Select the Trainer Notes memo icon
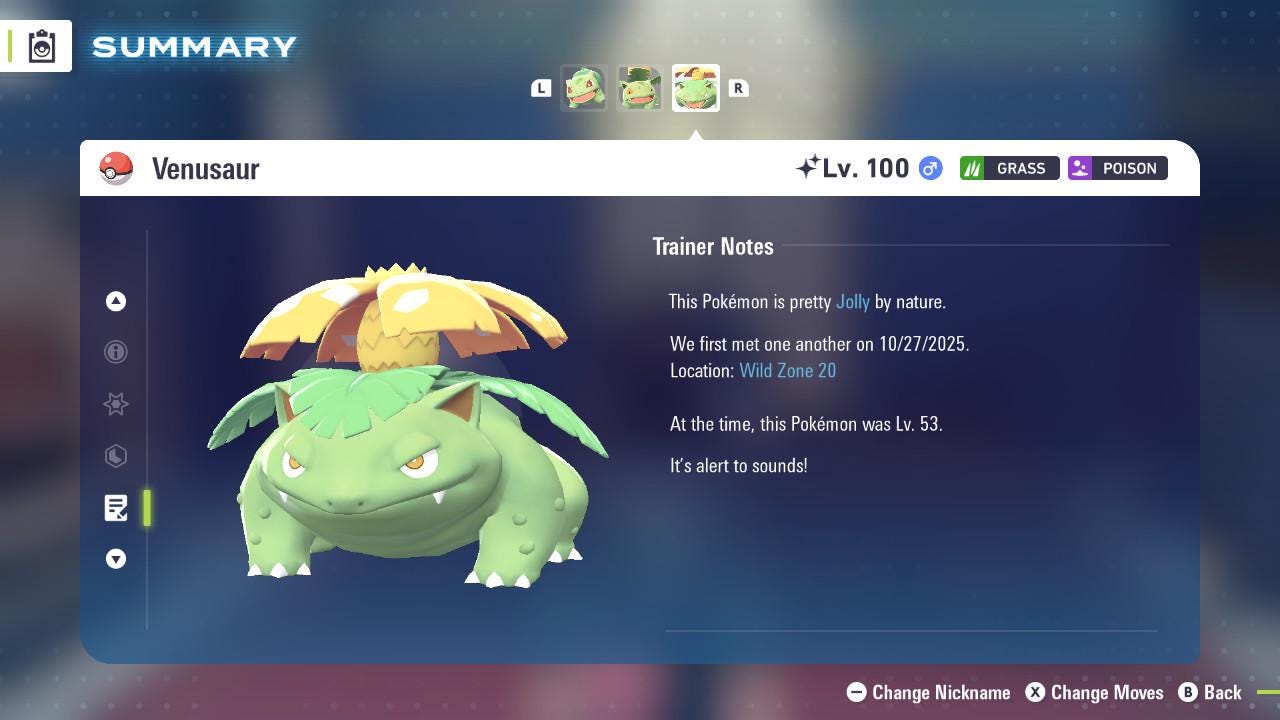This screenshot has height=720, width=1280. coord(116,508)
